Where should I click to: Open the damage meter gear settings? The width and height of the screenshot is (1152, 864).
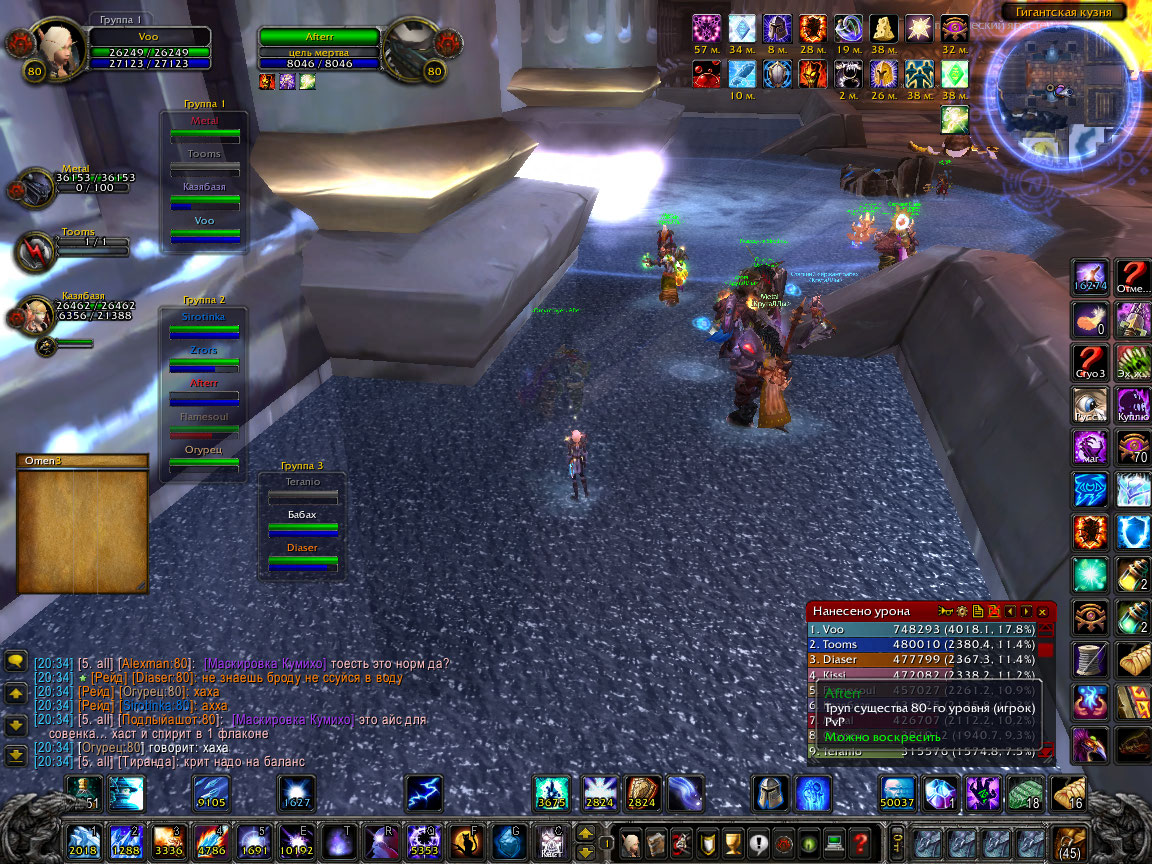[962, 611]
